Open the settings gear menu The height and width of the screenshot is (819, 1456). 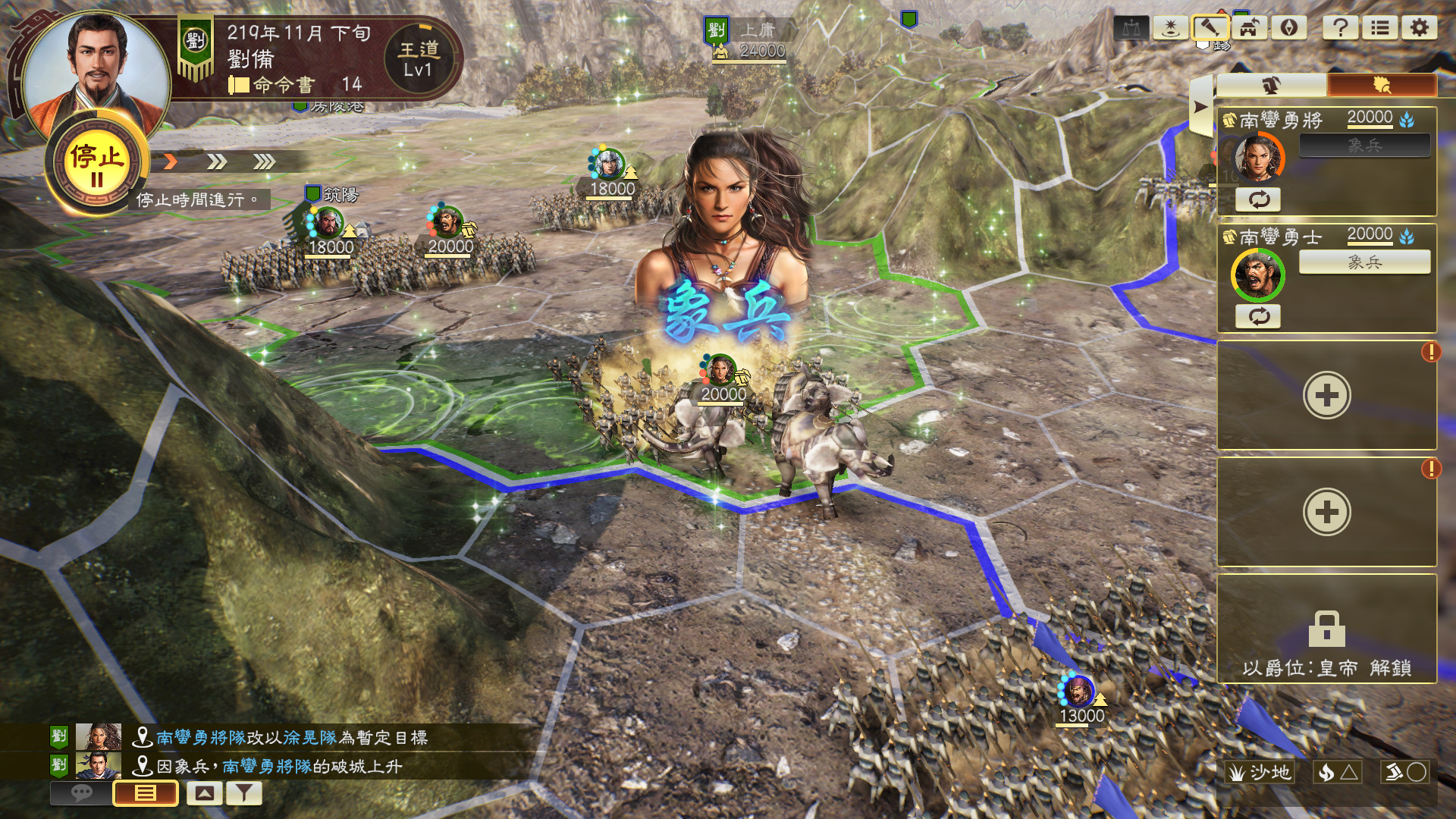[1419, 28]
